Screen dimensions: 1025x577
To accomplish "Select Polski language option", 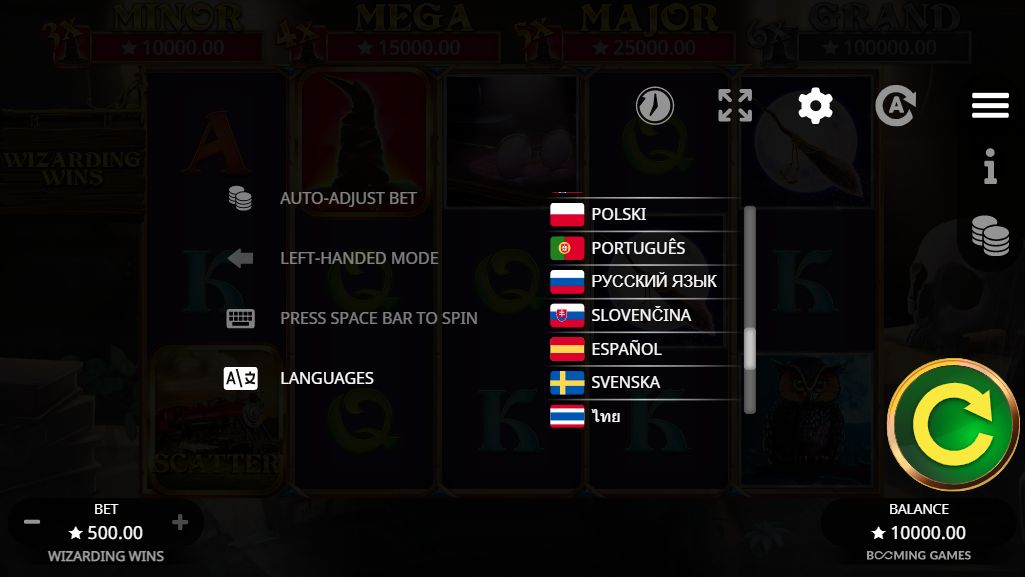I will (620, 214).
